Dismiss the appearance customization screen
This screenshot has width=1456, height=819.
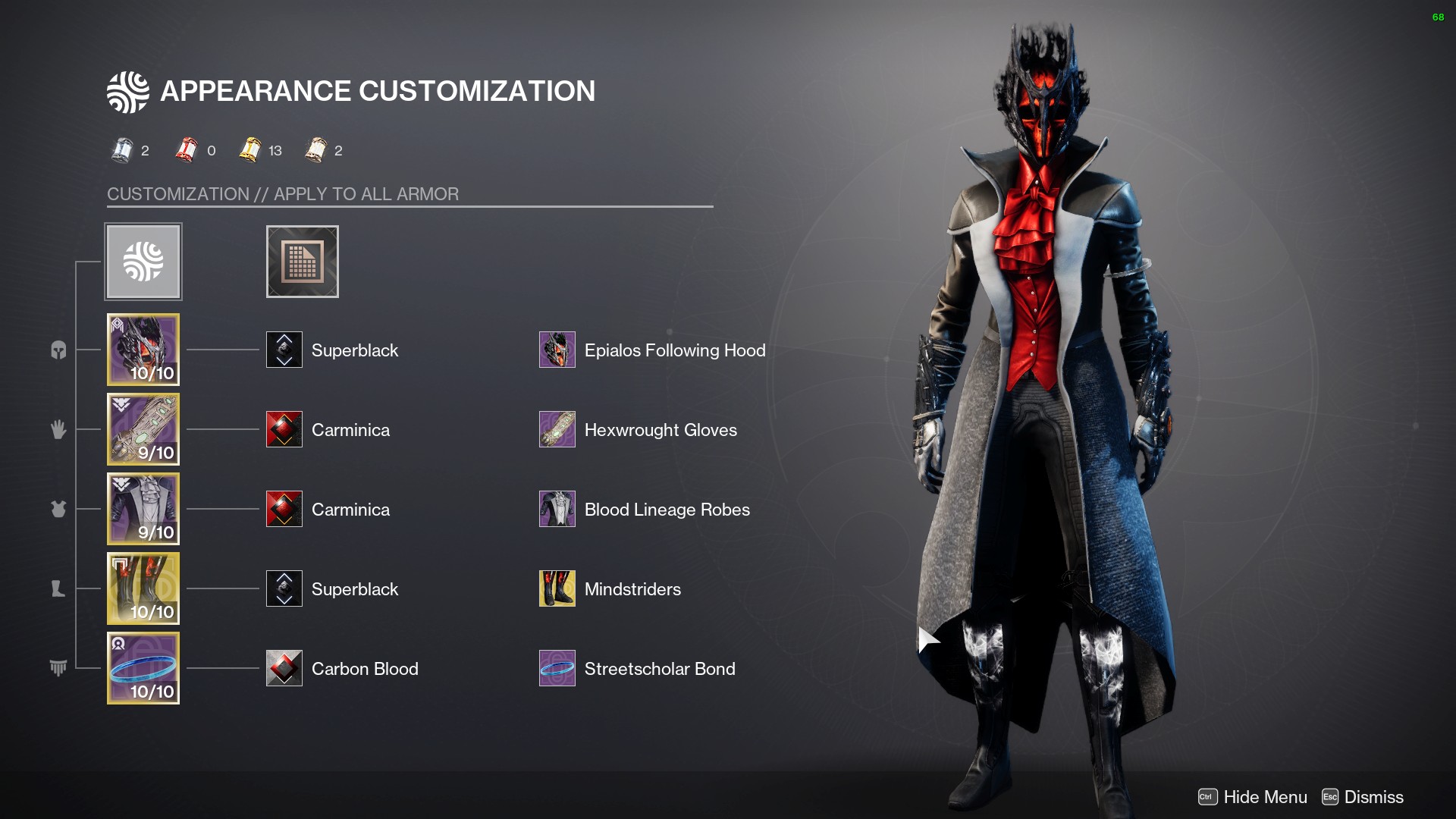coord(1363,797)
